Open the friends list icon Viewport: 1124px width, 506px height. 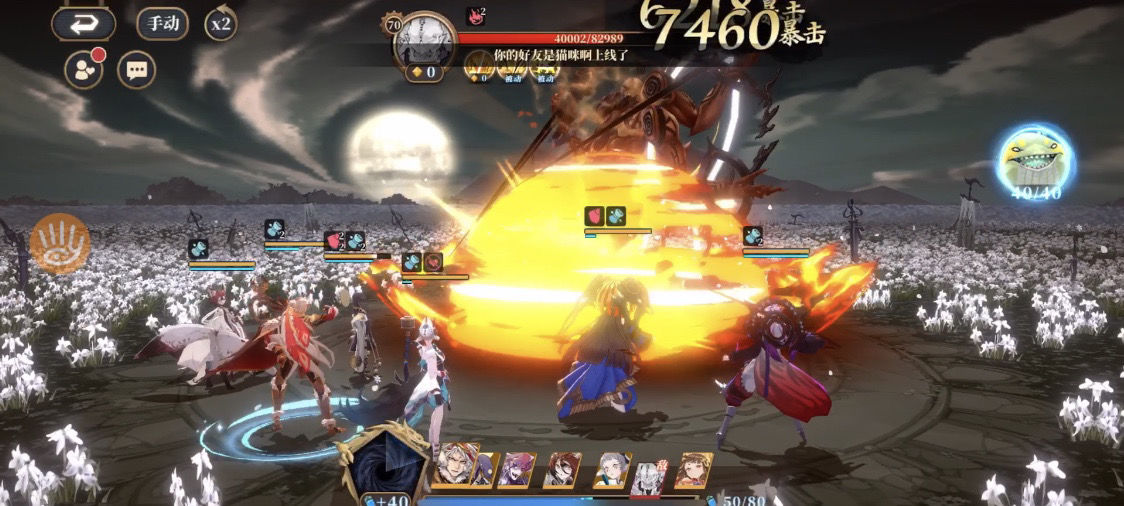pos(83,70)
